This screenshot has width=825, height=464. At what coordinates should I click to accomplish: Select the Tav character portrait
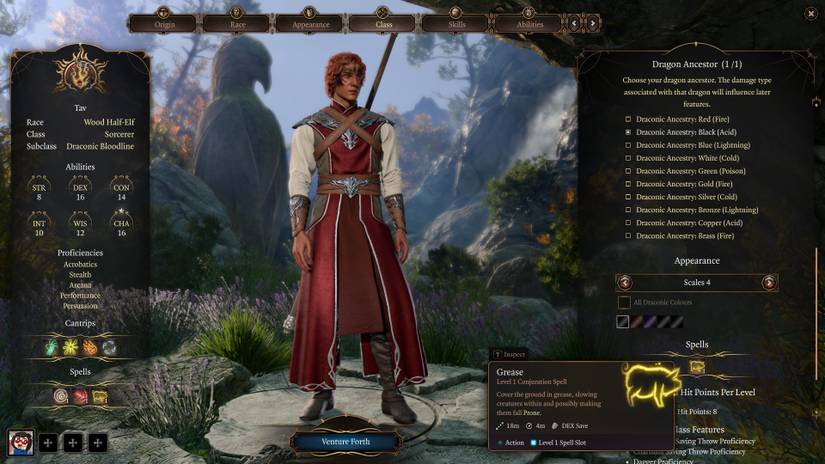click(x=21, y=442)
